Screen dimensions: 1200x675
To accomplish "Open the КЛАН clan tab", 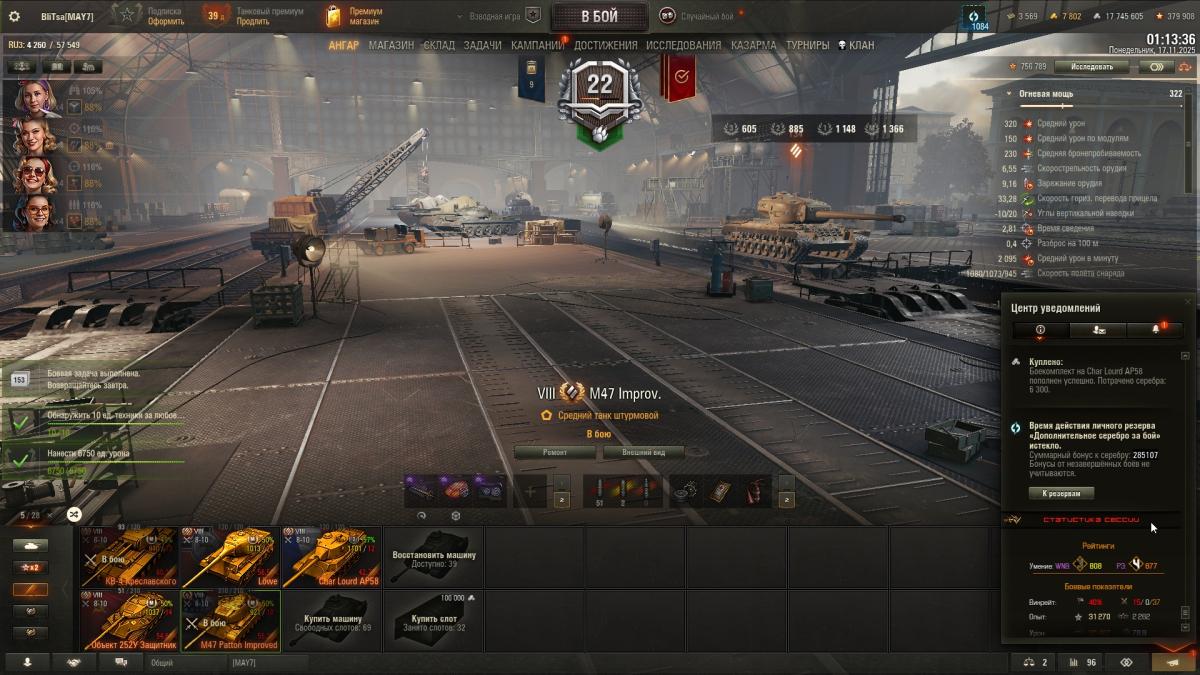I will (856, 45).
